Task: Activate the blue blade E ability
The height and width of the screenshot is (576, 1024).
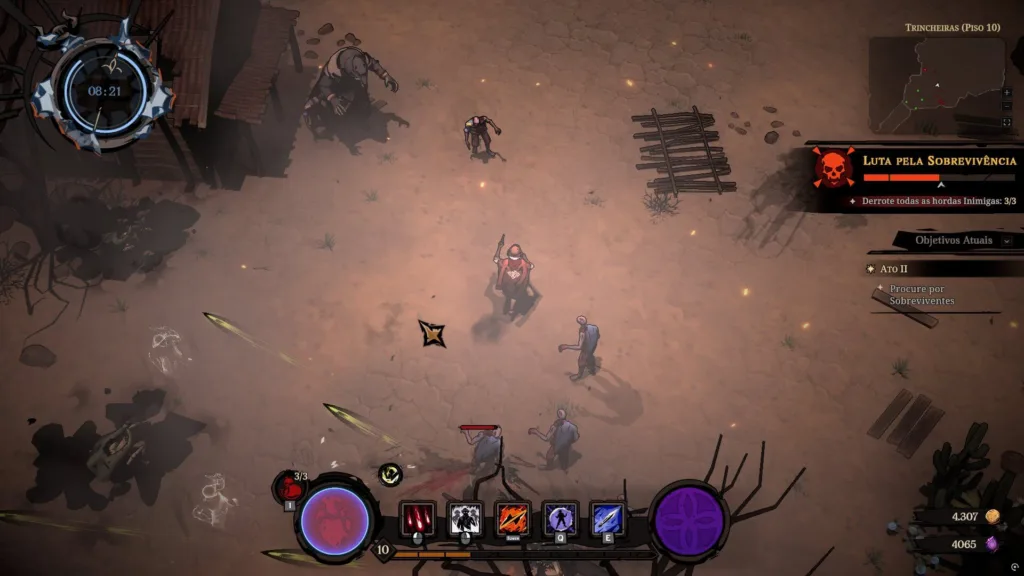Action: (x=607, y=519)
